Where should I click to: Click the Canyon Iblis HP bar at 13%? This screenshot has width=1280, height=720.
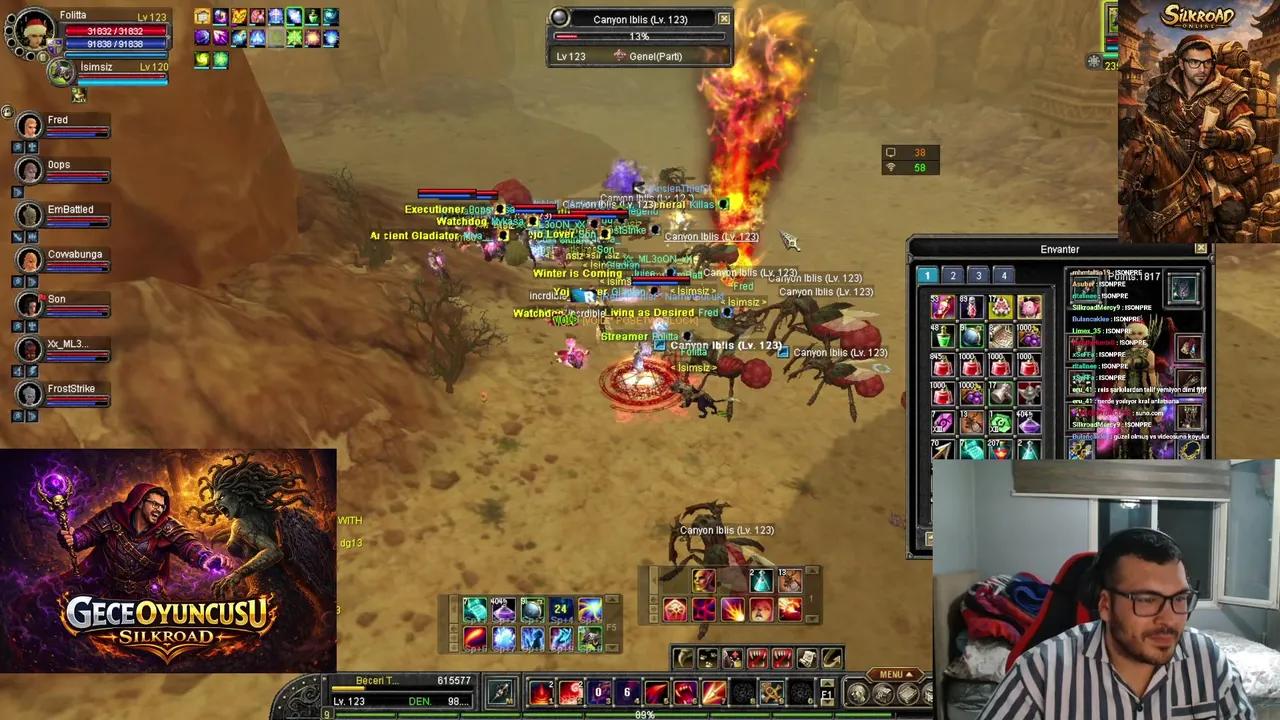click(640, 37)
